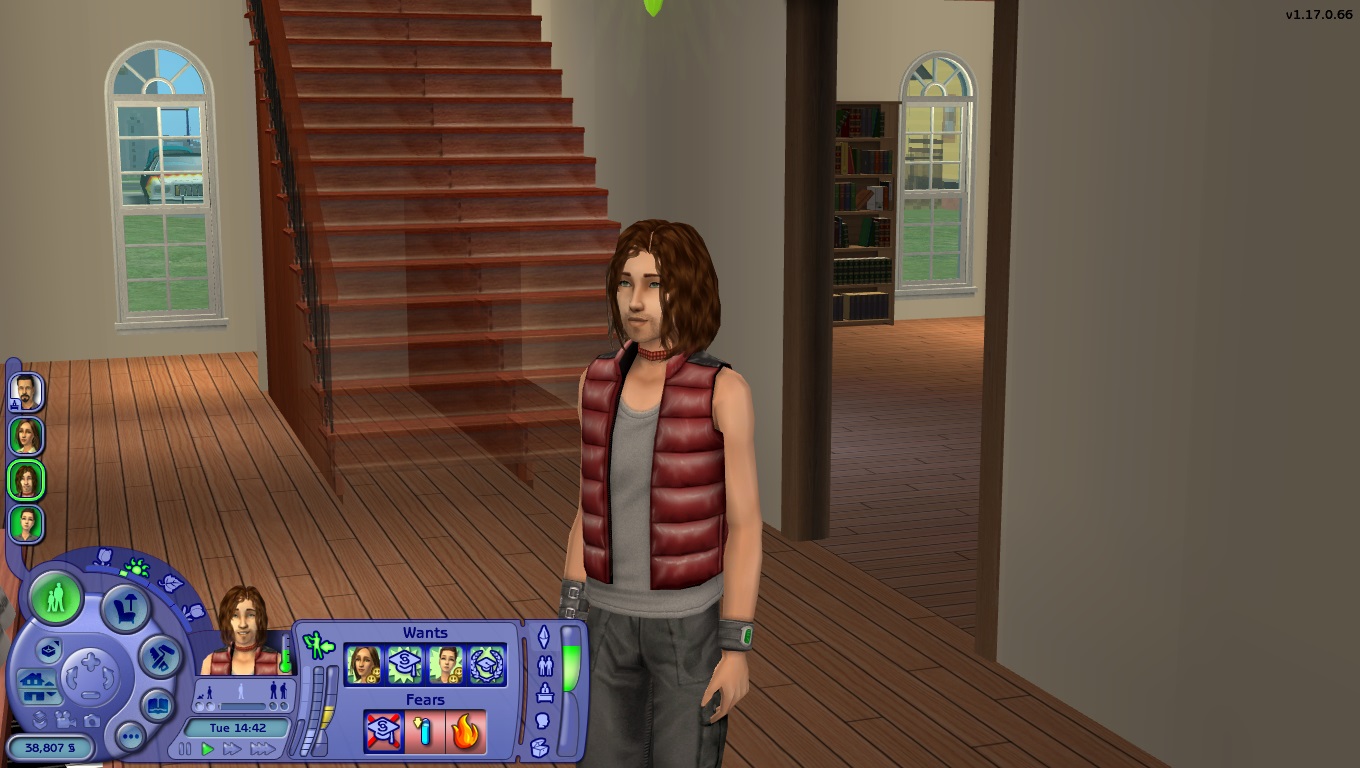Open the Relationships panel with the two-figures icon

[x=545, y=664]
